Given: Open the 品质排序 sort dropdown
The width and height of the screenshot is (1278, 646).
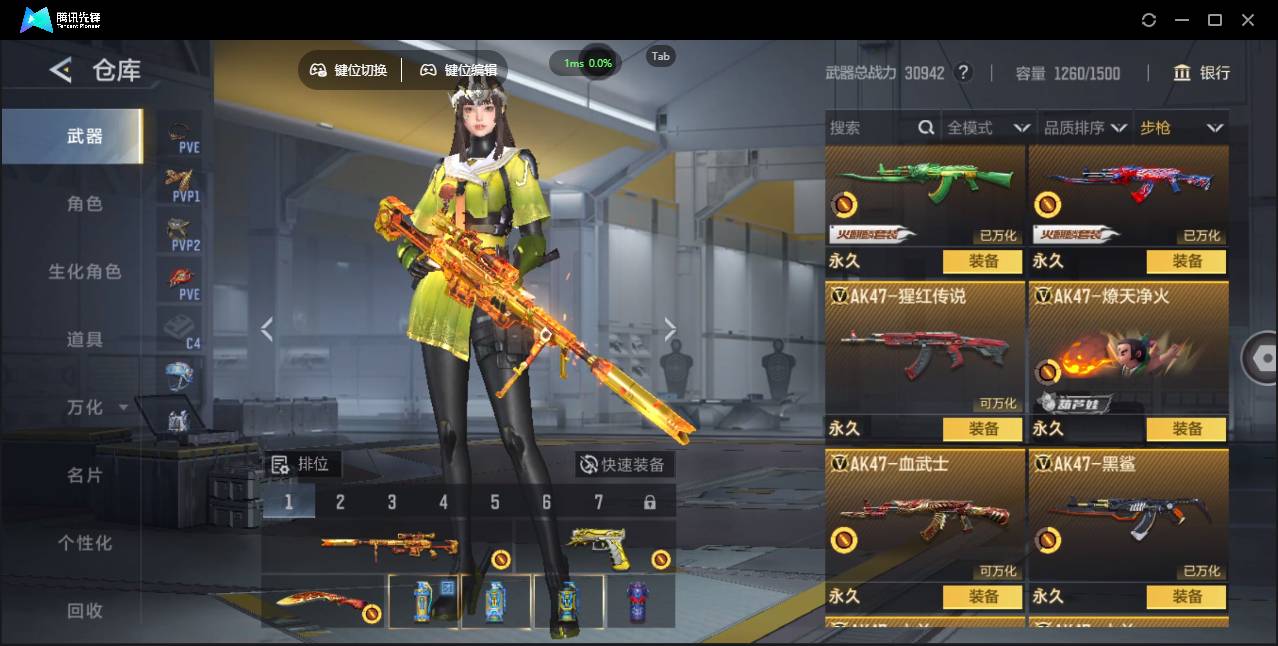Looking at the screenshot, I should (x=1085, y=128).
